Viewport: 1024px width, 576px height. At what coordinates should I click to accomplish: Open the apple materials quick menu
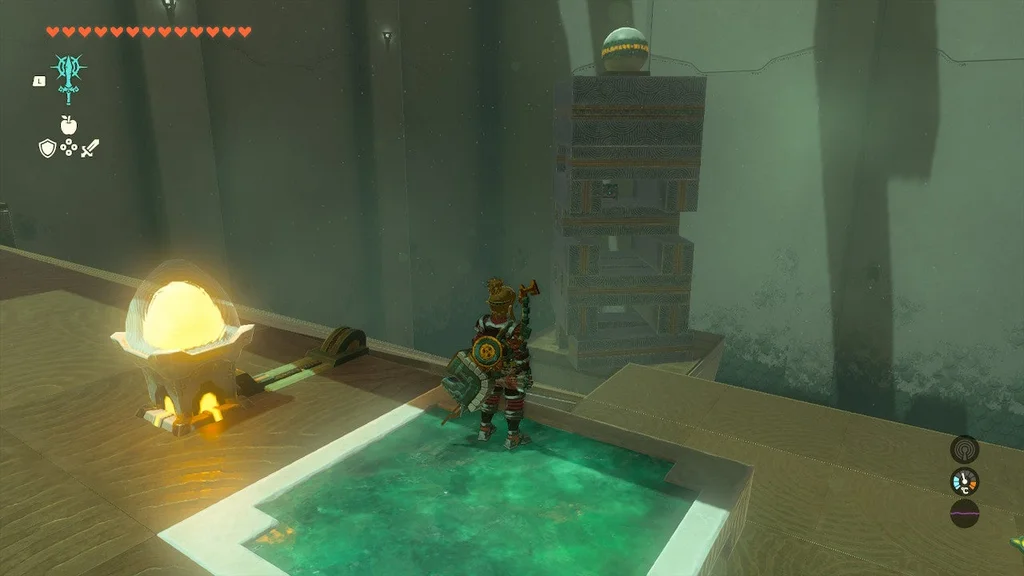coord(68,125)
